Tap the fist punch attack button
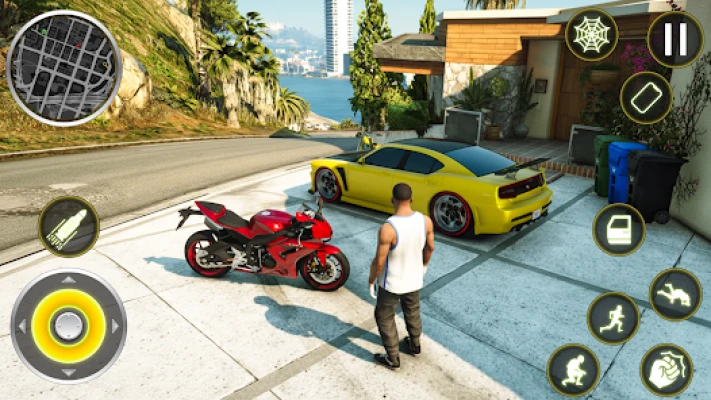The image size is (711, 400). (666, 369)
